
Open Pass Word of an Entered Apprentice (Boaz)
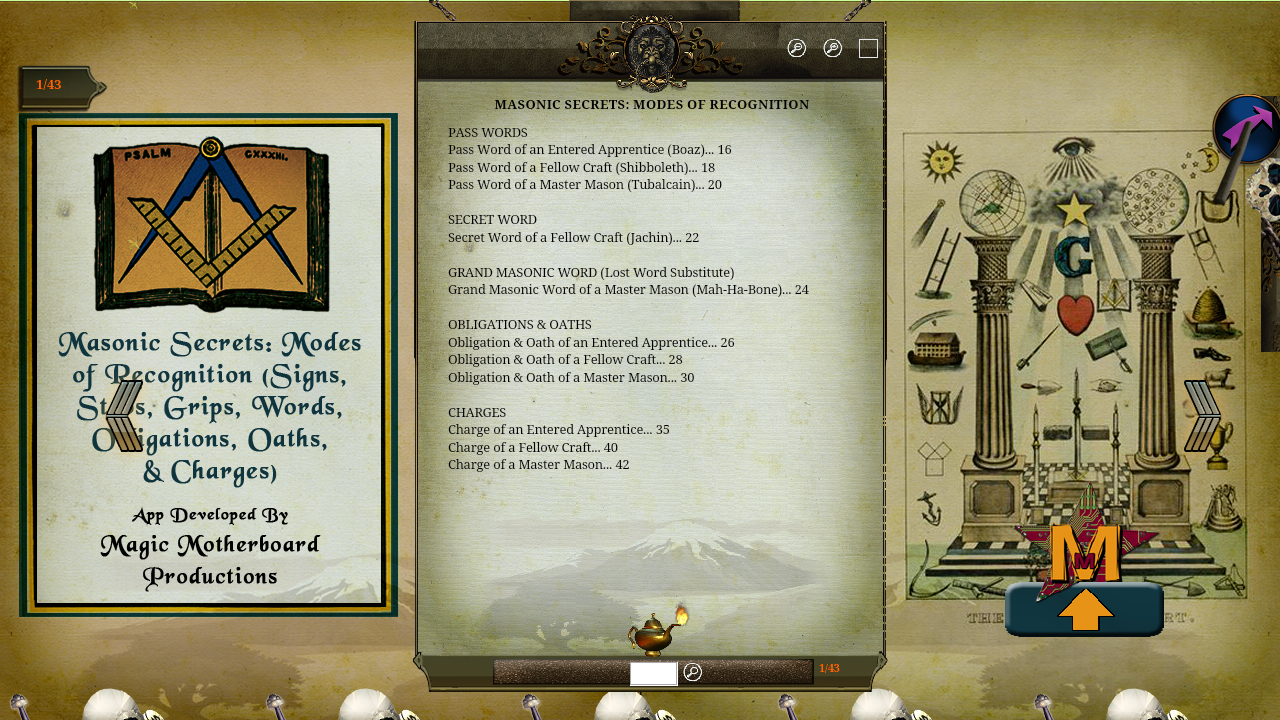point(589,149)
